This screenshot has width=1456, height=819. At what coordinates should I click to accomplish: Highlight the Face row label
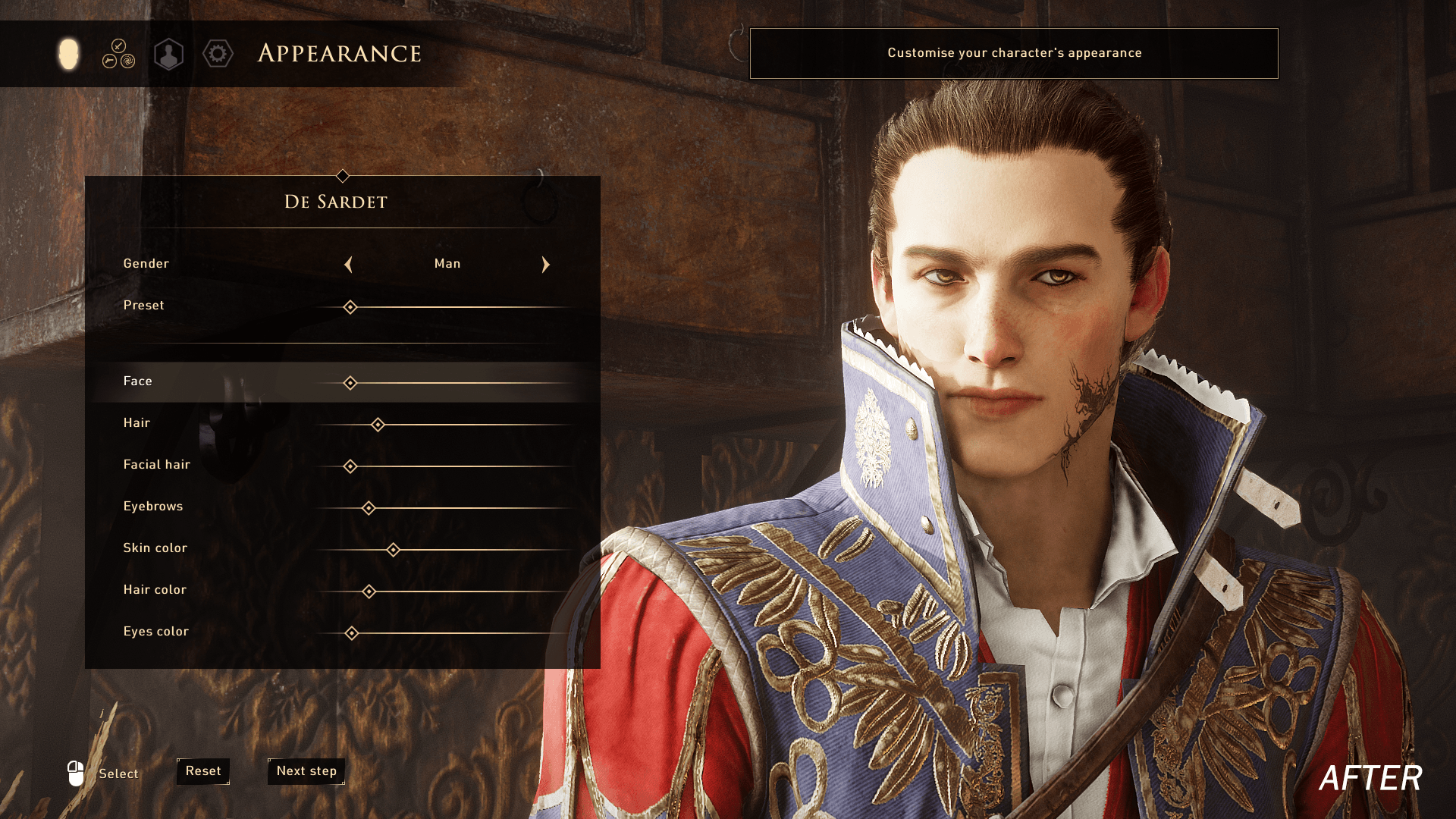coord(138,381)
